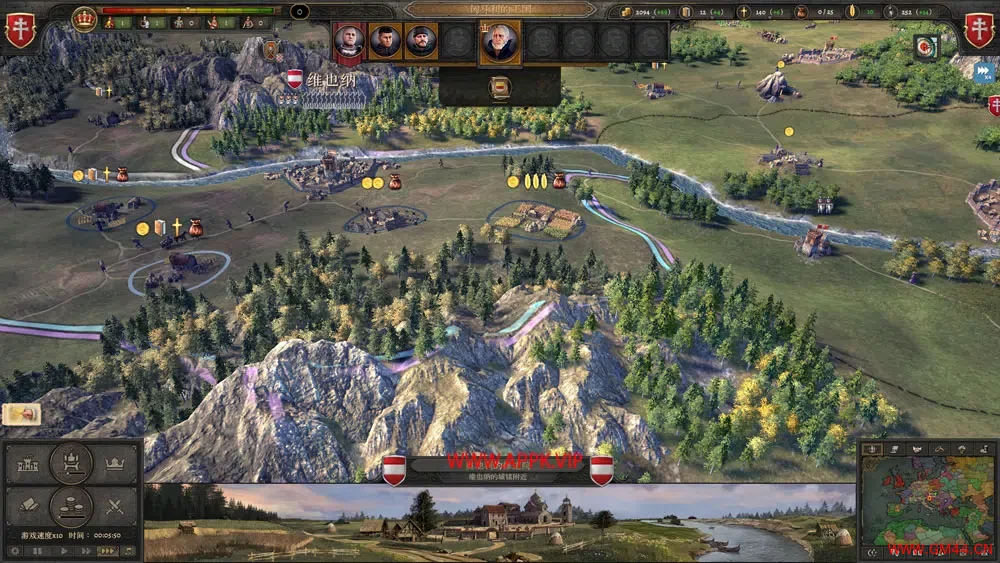
Task: Select the dark-haired second court member portrait
Action: (385, 42)
